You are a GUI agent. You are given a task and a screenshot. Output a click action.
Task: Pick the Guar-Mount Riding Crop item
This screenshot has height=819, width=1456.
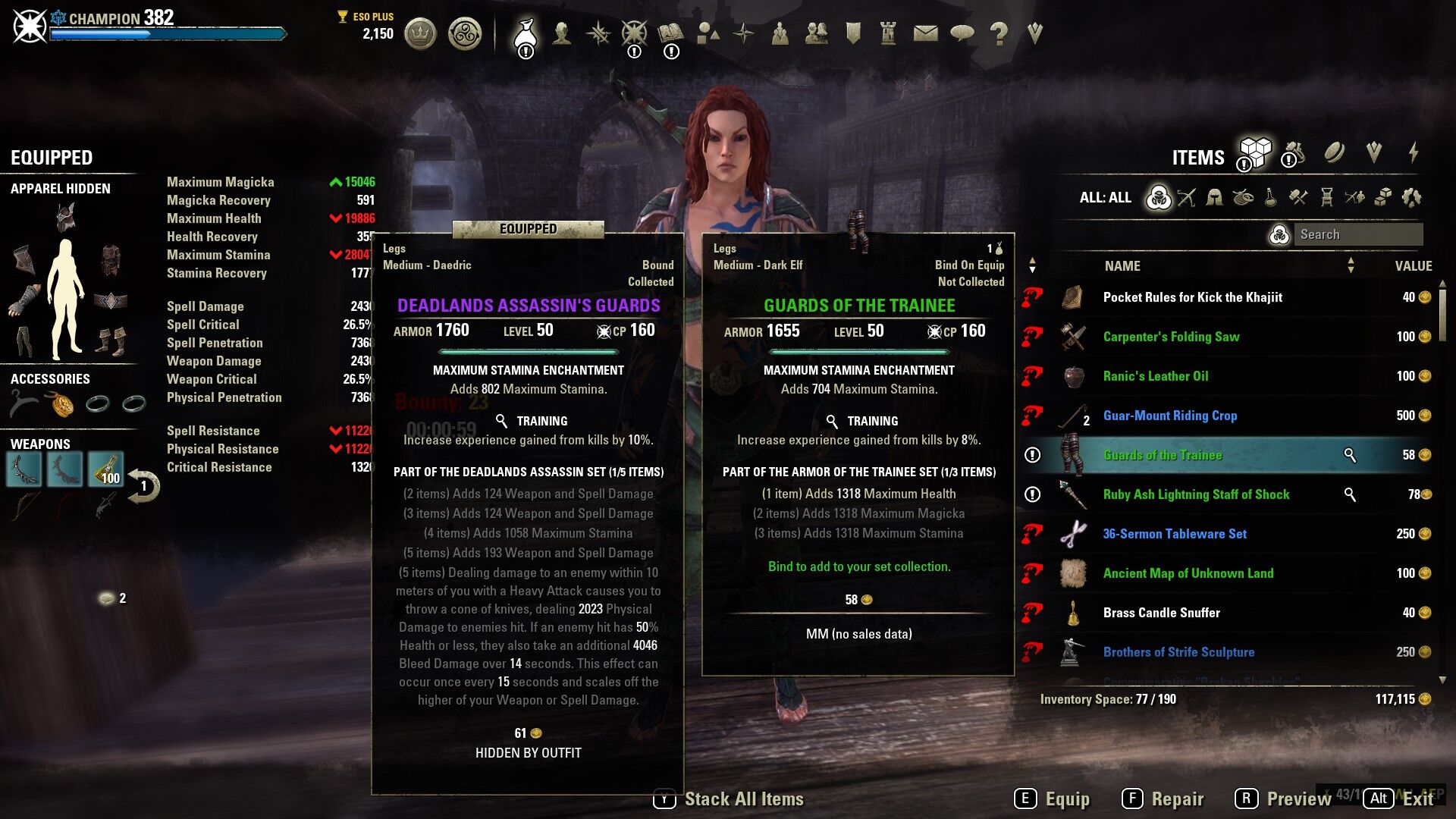(1169, 416)
